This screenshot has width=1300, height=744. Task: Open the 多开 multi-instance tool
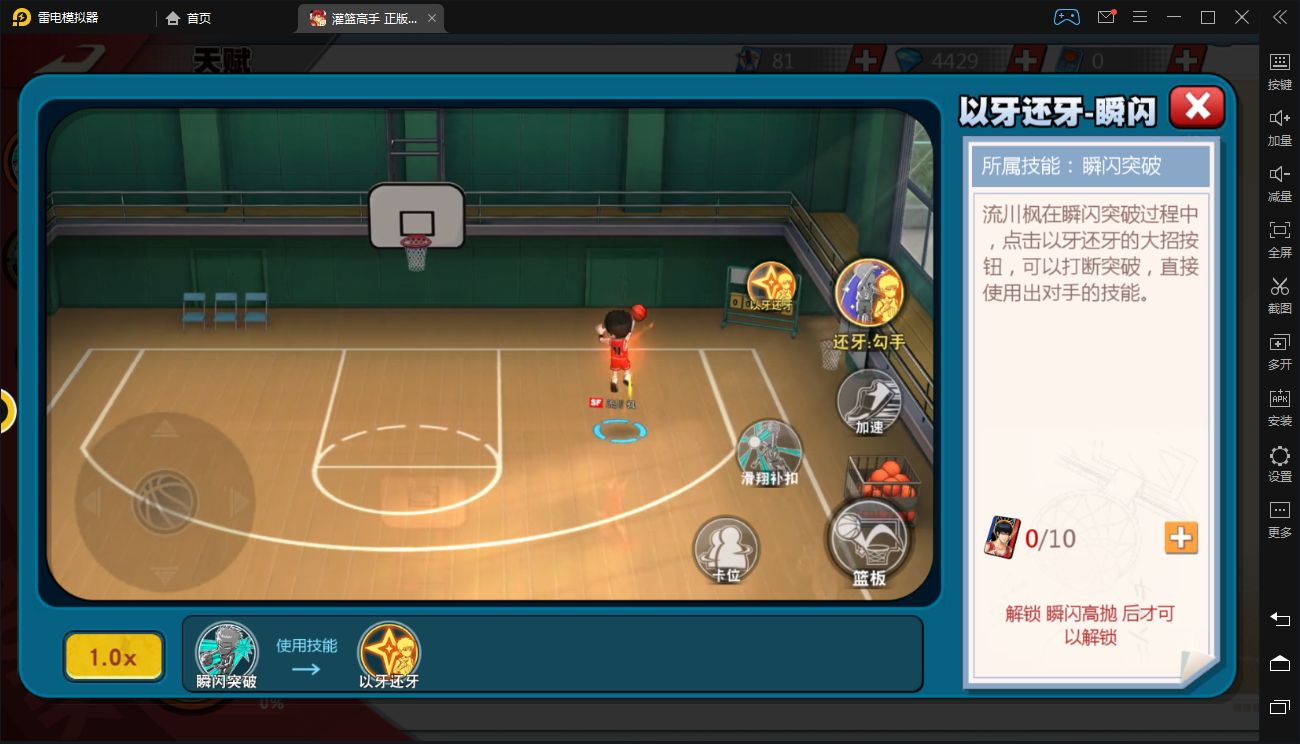tap(1279, 350)
